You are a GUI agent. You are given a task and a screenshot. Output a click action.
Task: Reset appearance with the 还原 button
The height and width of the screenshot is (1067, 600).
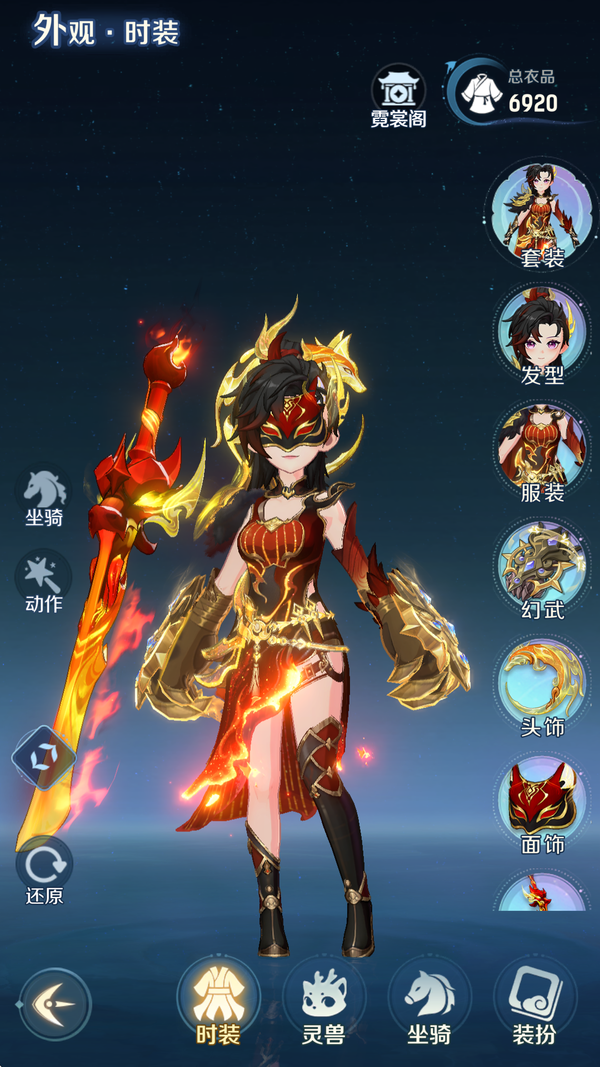[44, 870]
